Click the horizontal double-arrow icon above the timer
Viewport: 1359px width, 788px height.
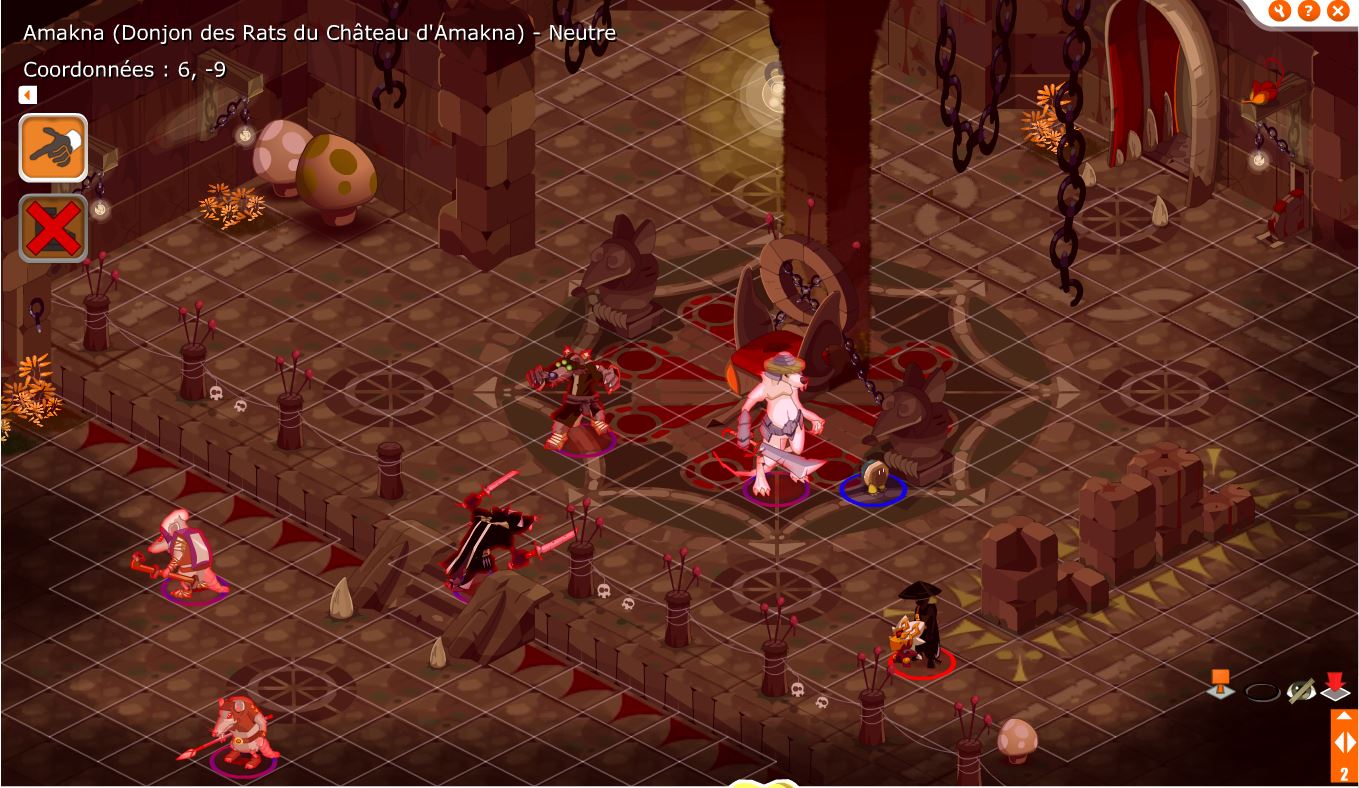coord(1344,742)
